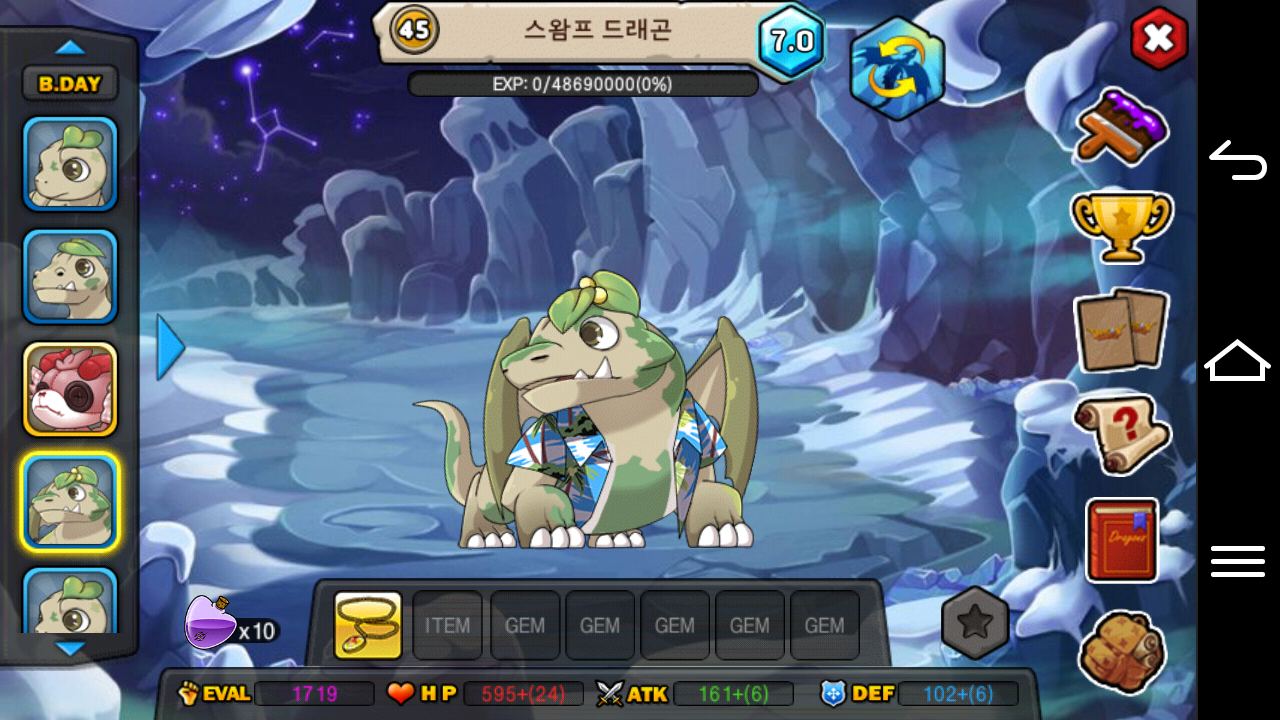
Task: Tap the blue dragon swap hexagon icon
Action: pyautogui.click(x=897, y=68)
